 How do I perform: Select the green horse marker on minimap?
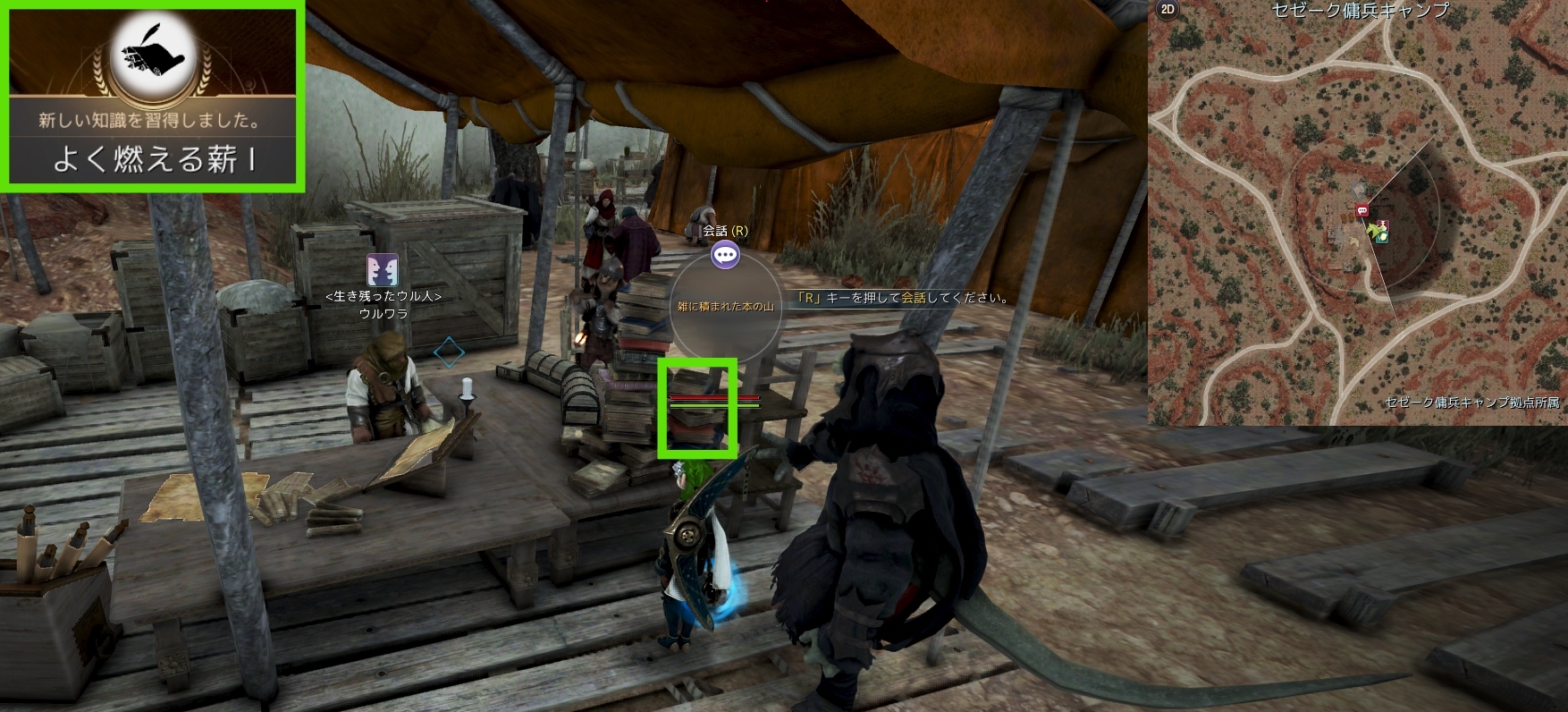click(x=1380, y=233)
